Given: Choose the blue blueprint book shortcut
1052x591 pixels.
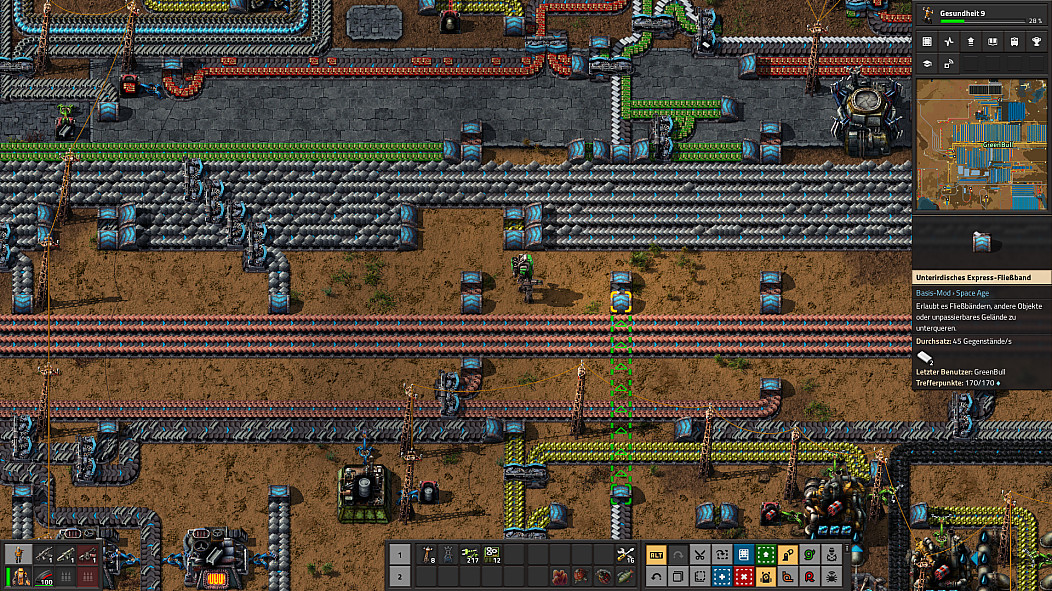Looking at the screenshot, I should pyautogui.click(x=743, y=554).
